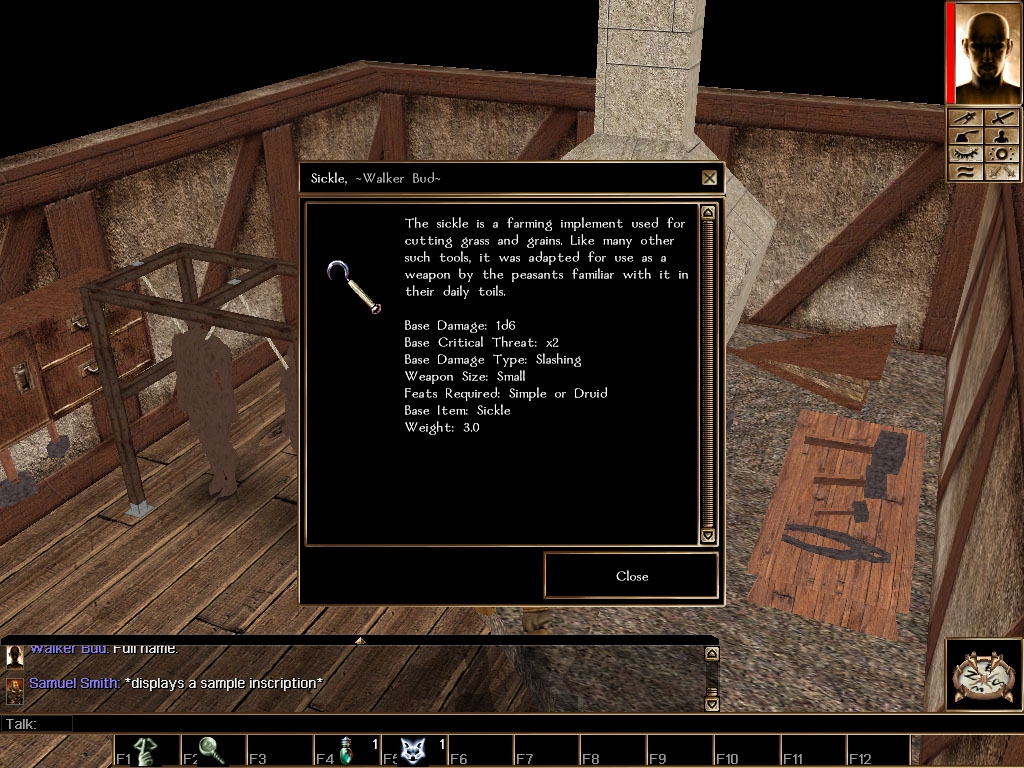Toggle the closed-eye rest button
1024x768 pixels.
tap(965, 154)
